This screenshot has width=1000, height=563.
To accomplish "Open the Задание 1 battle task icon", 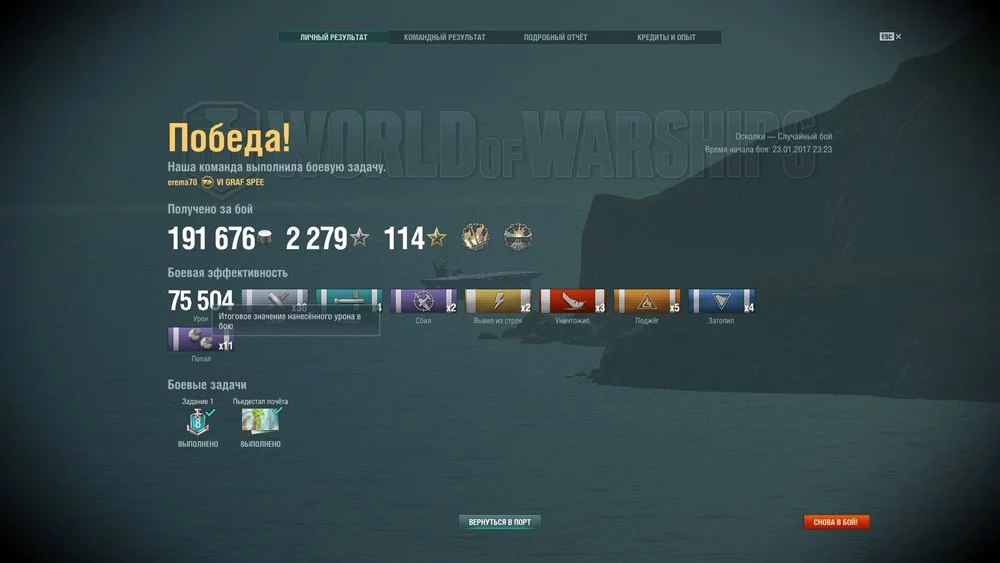I will (x=197, y=421).
